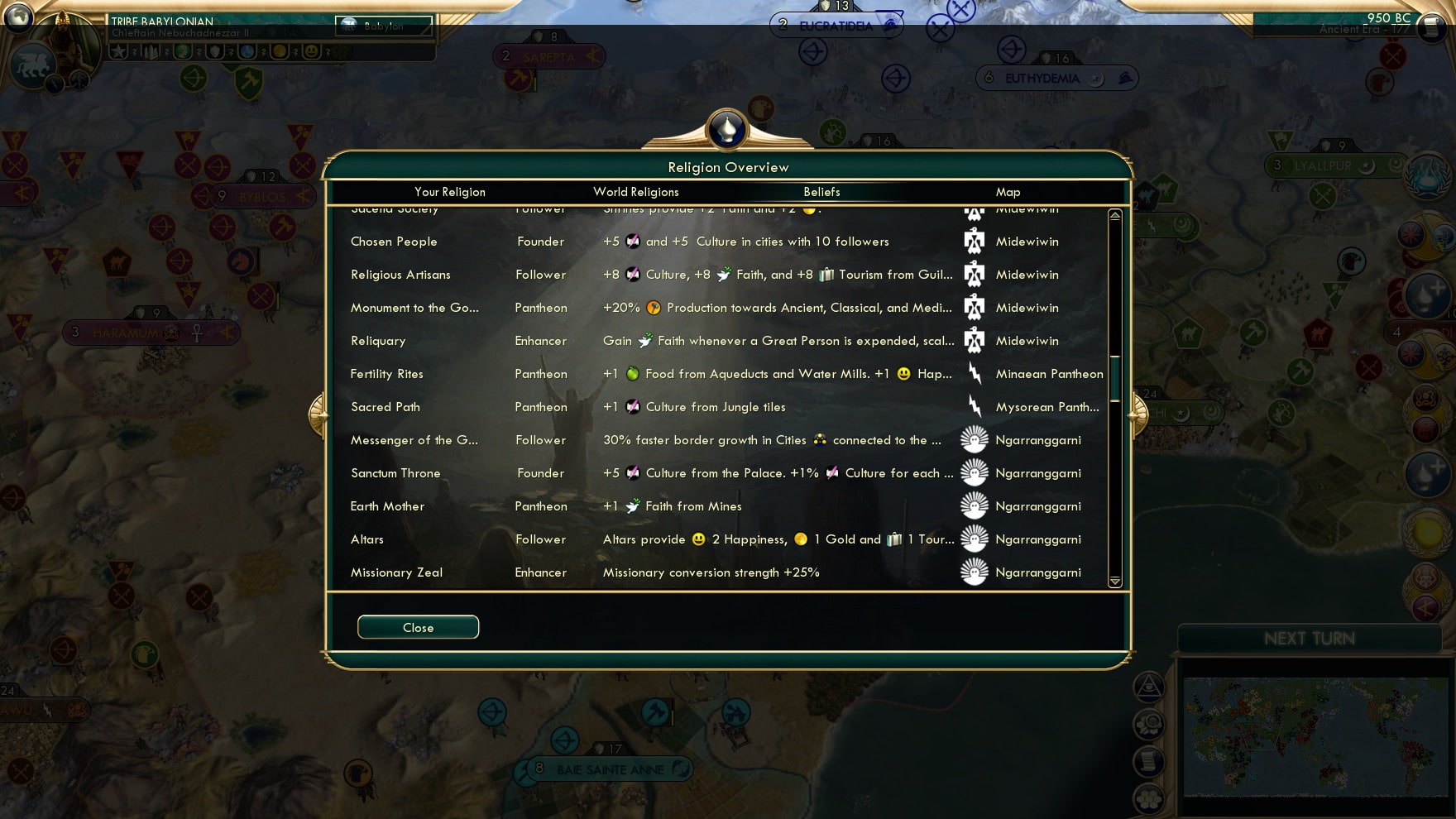Click the Mysorean Pantheon icon beside Sacred Path
The width and height of the screenshot is (1456, 819).
tap(975, 406)
